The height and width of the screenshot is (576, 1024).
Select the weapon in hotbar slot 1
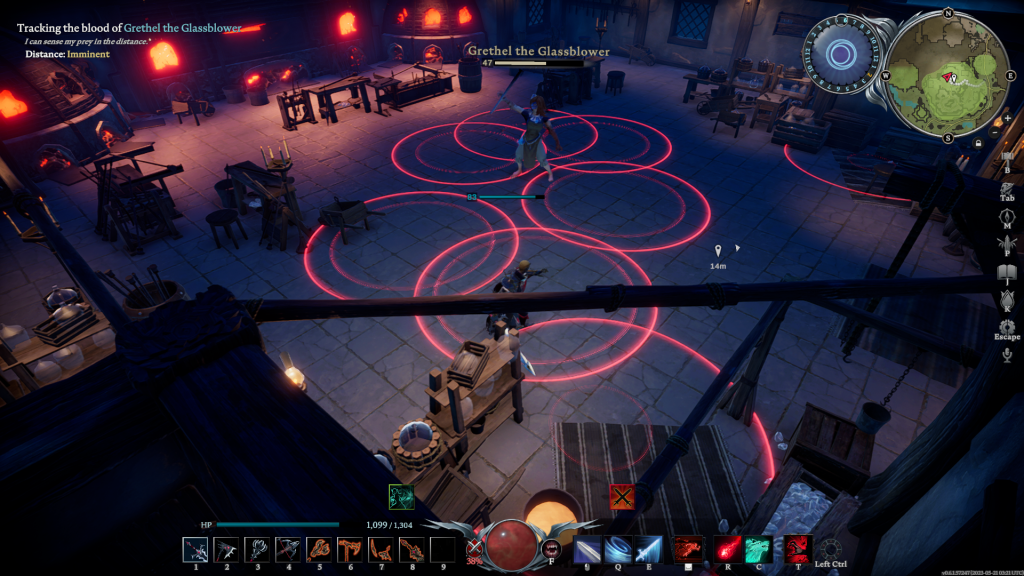[x=195, y=549]
